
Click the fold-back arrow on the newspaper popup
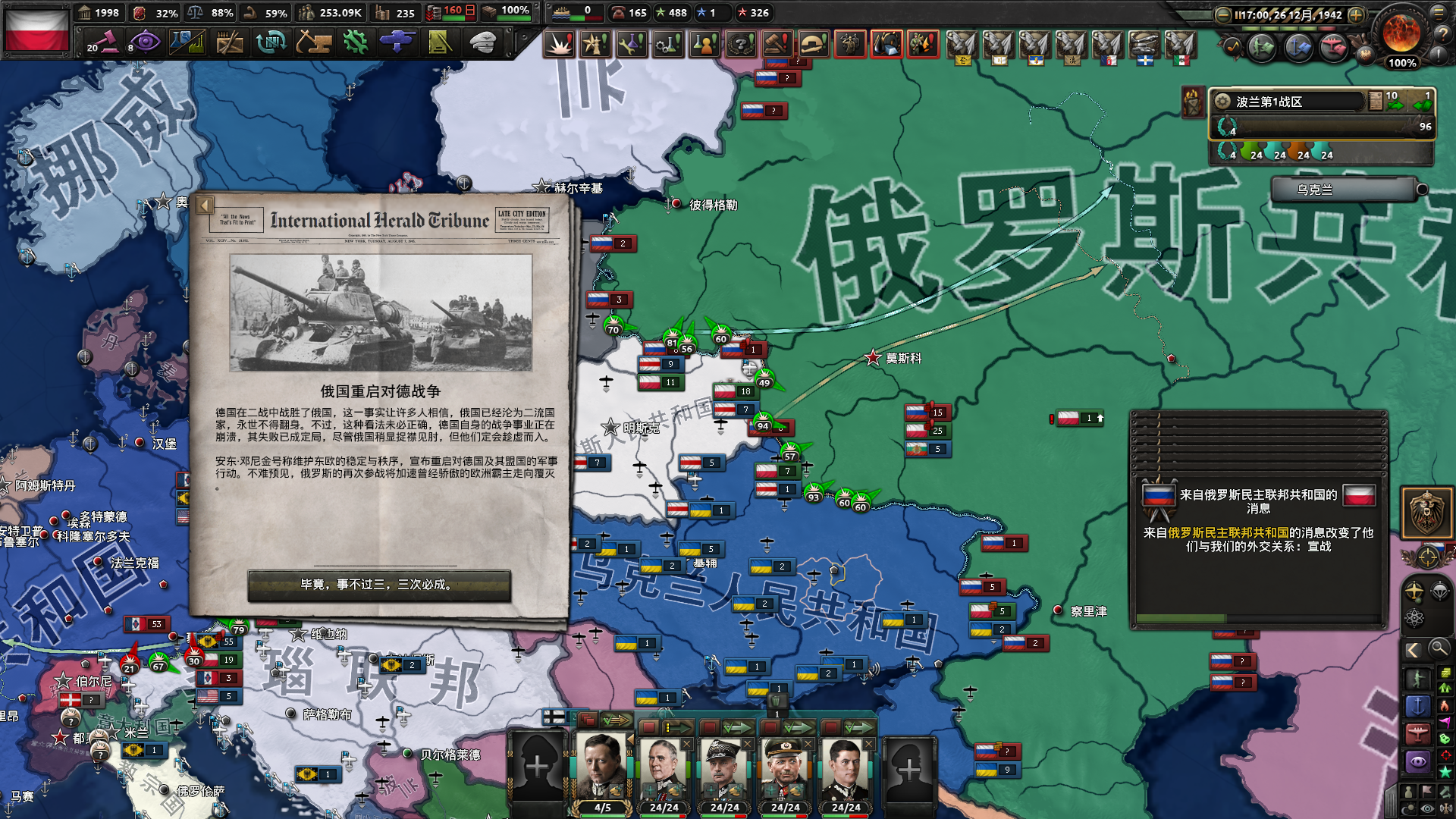pyautogui.click(x=203, y=205)
